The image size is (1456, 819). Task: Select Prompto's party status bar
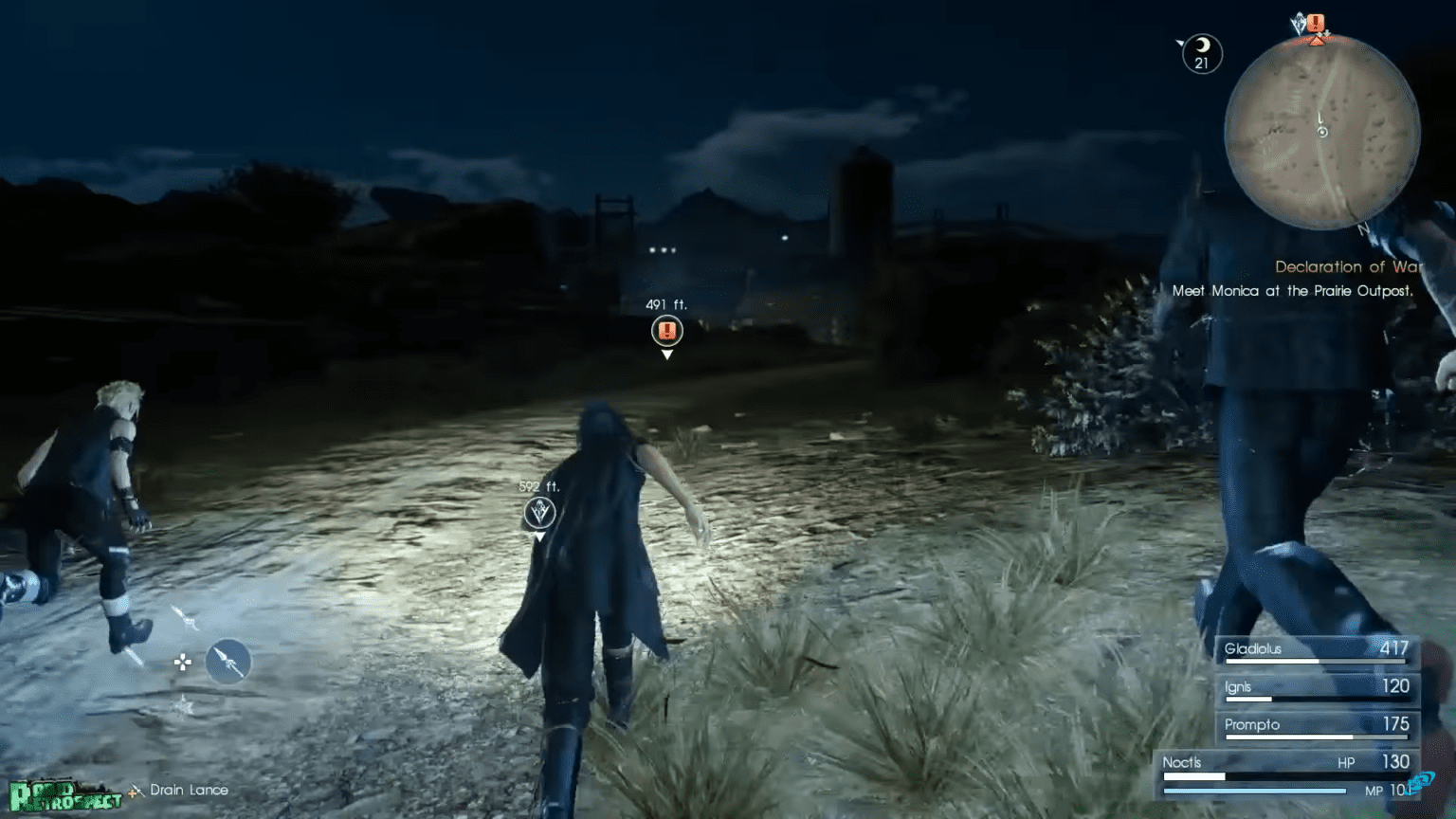click(x=1316, y=724)
